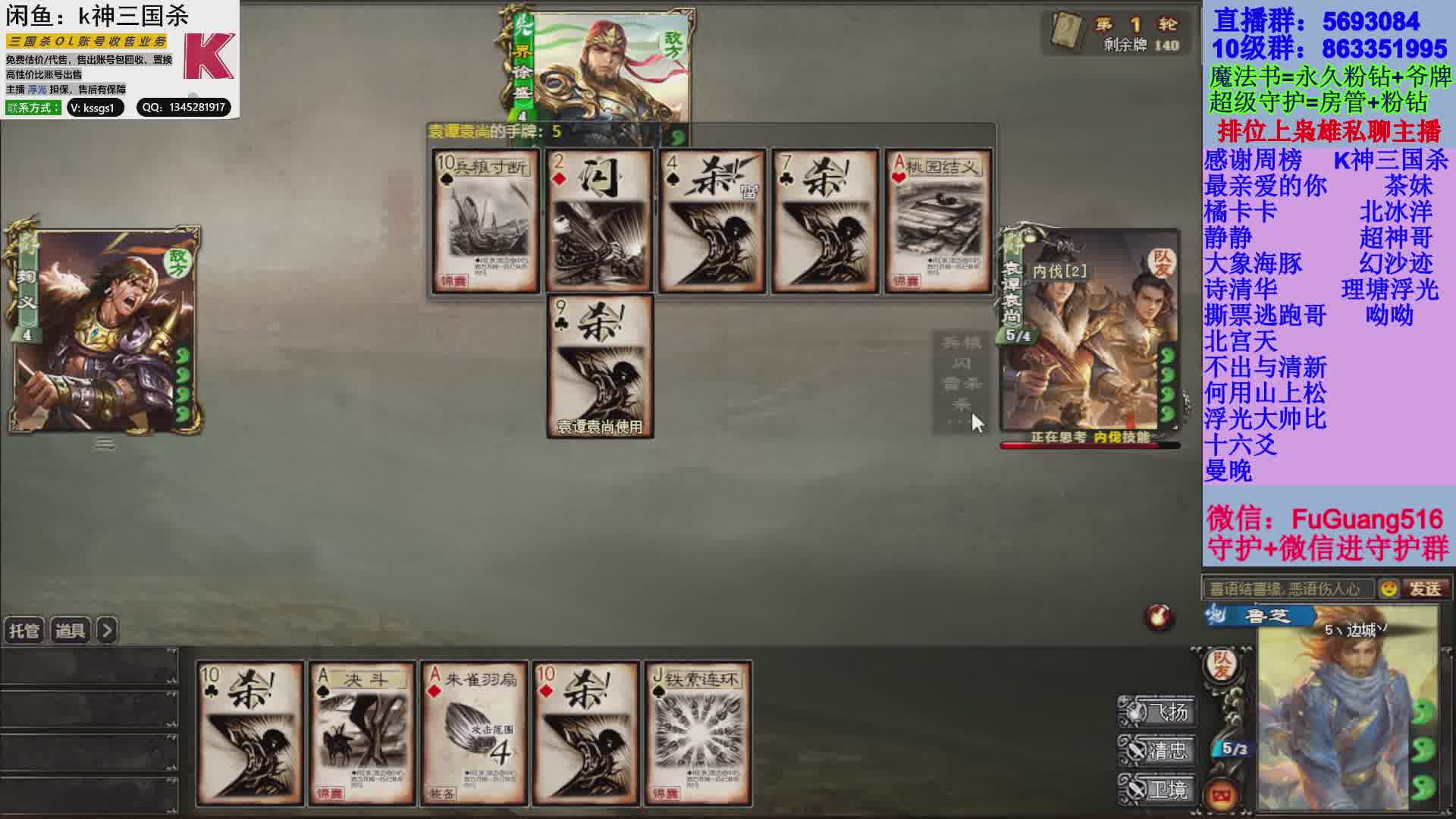The image size is (1456, 819).
Task: Select the 桃园结义 card in revealed hand
Action: (938, 220)
